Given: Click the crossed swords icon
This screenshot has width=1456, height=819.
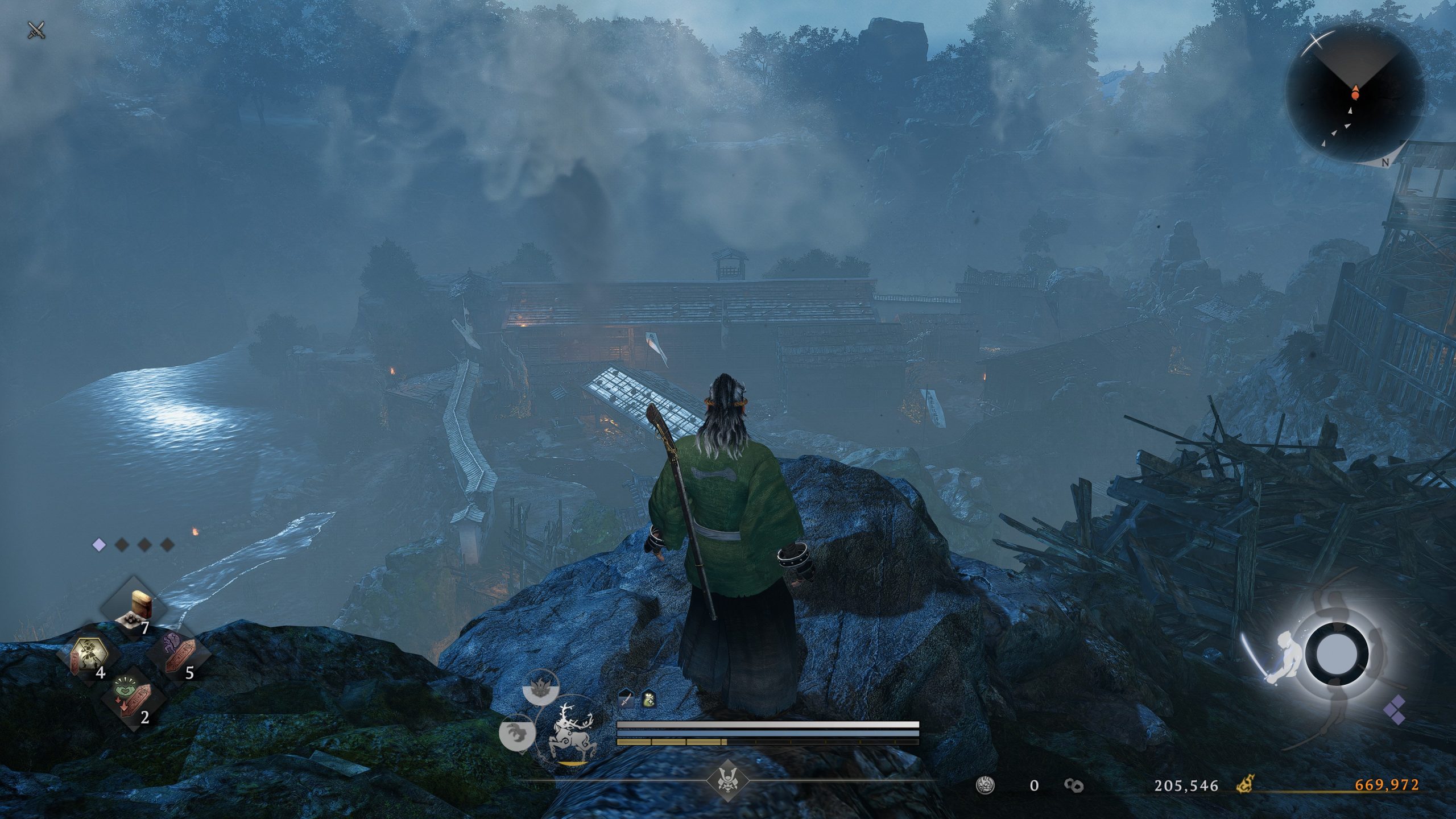Looking at the screenshot, I should point(36,30).
